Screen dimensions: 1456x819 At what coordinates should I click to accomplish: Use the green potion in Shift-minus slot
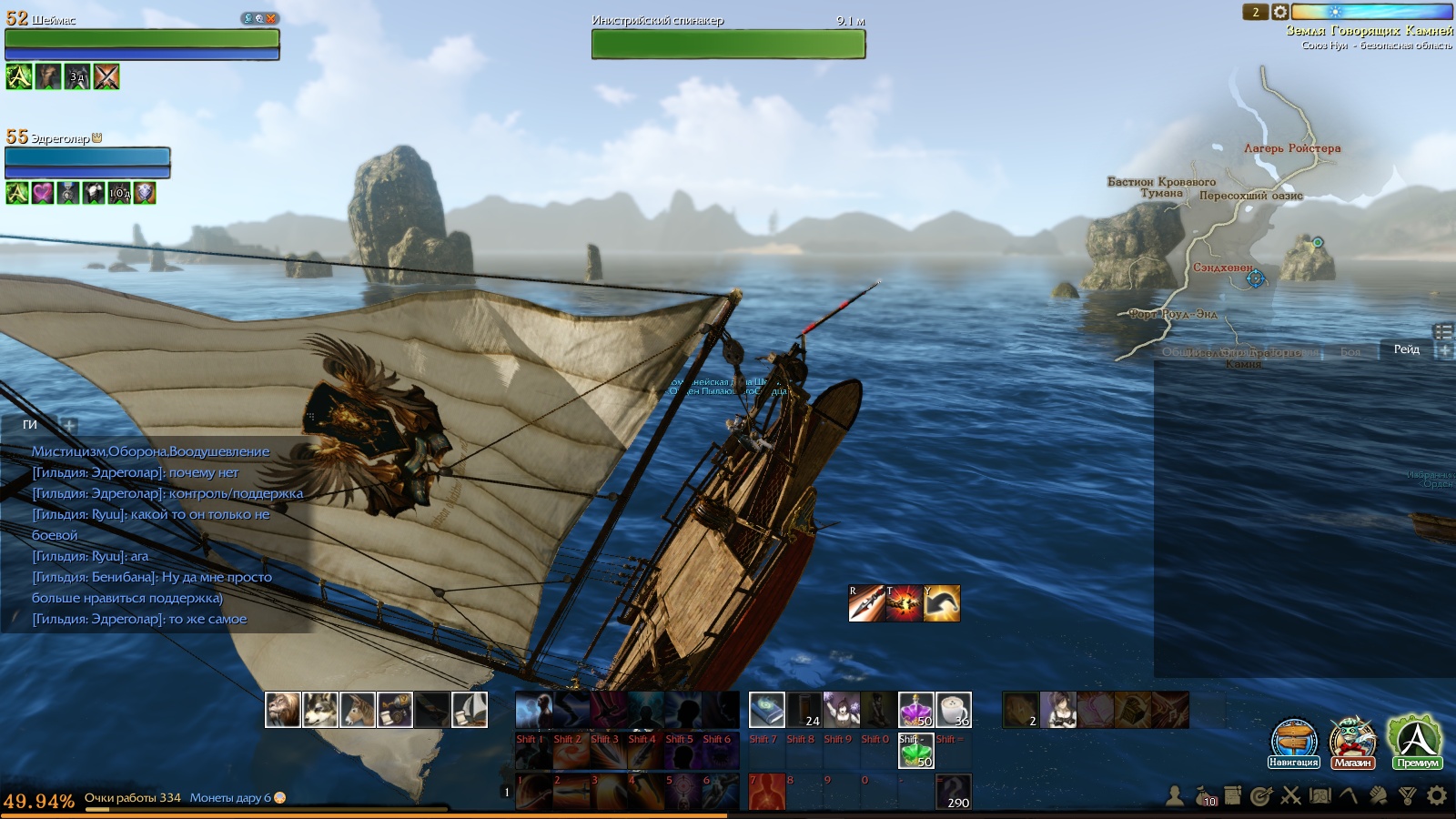coord(915,751)
